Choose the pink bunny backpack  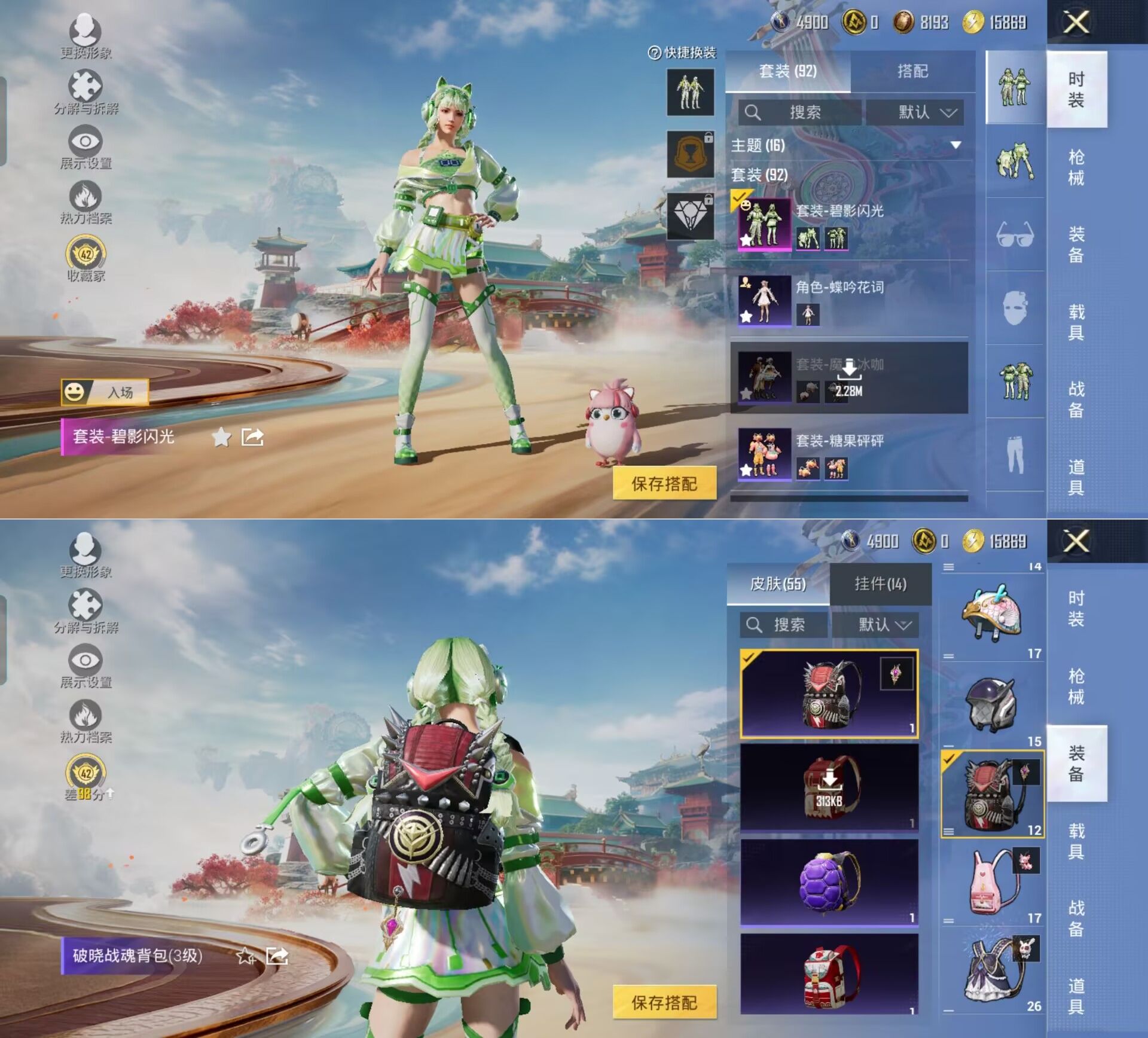tap(993, 883)
